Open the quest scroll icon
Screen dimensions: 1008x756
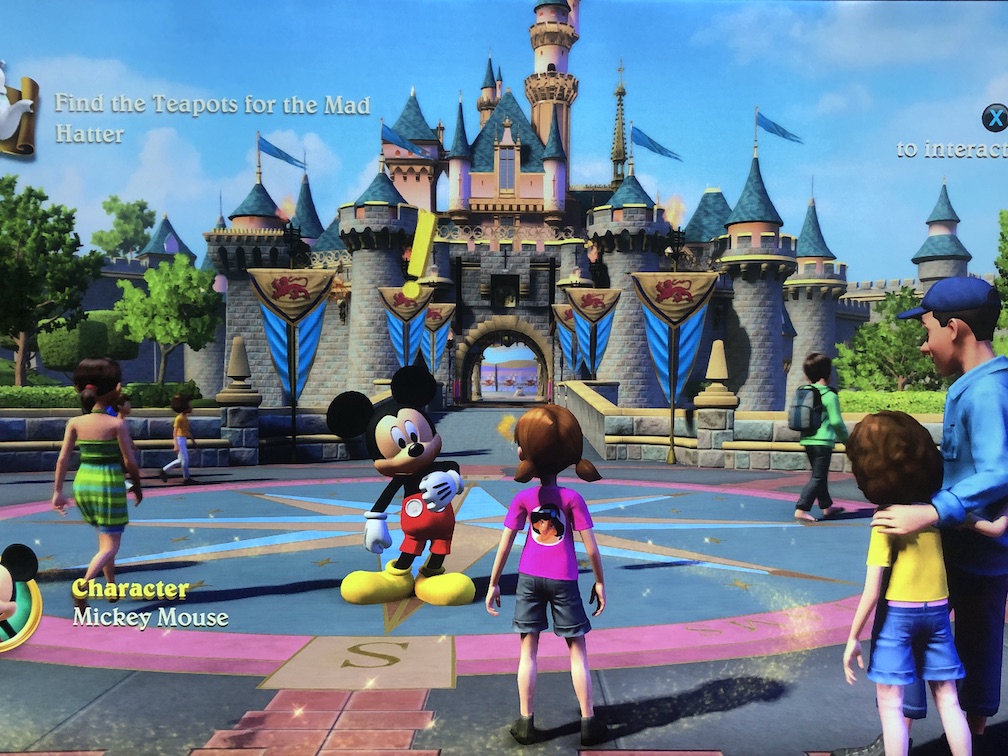point(17,112)
